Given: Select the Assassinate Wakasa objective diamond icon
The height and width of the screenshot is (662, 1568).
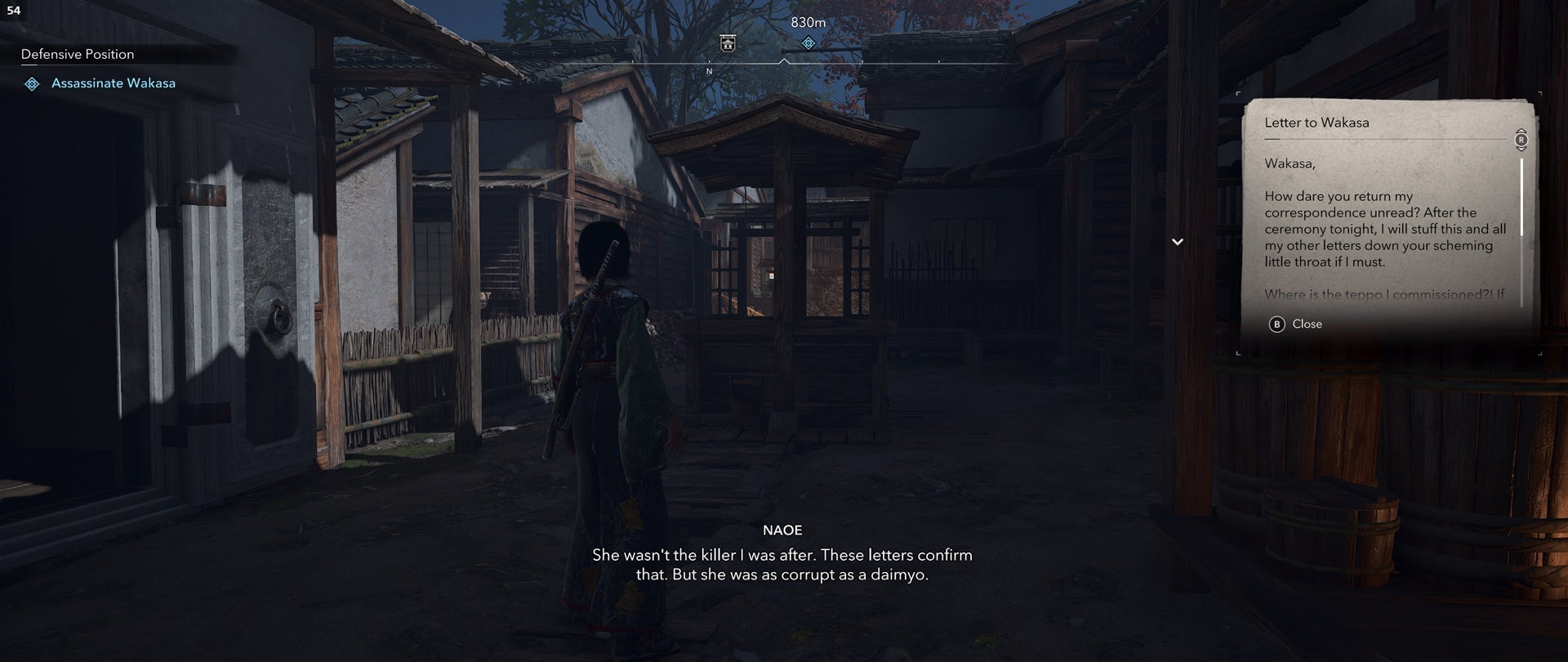Looking at the screenshot, I should pos(31,82).
